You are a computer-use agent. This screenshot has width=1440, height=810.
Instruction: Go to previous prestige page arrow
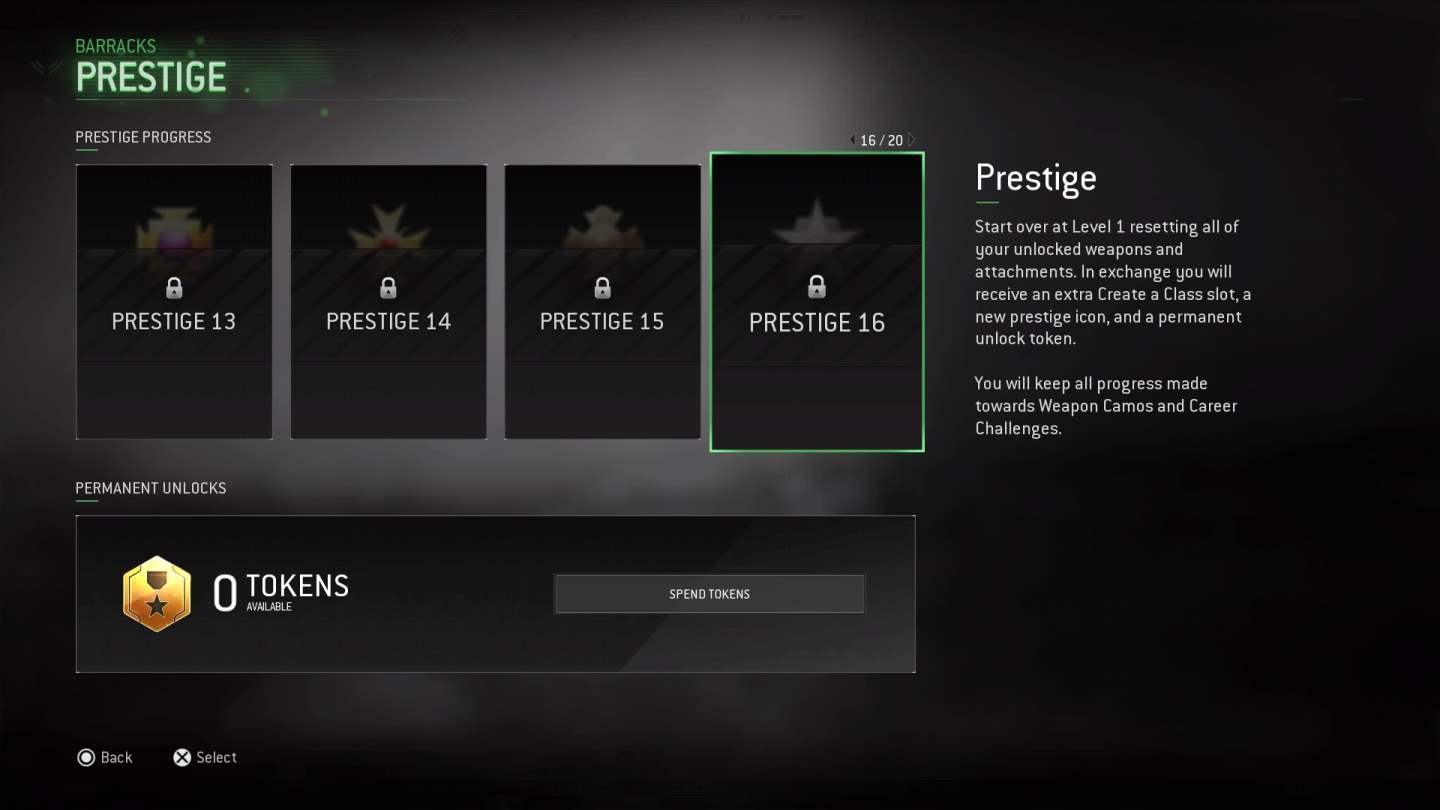click(x=852, y=140)
